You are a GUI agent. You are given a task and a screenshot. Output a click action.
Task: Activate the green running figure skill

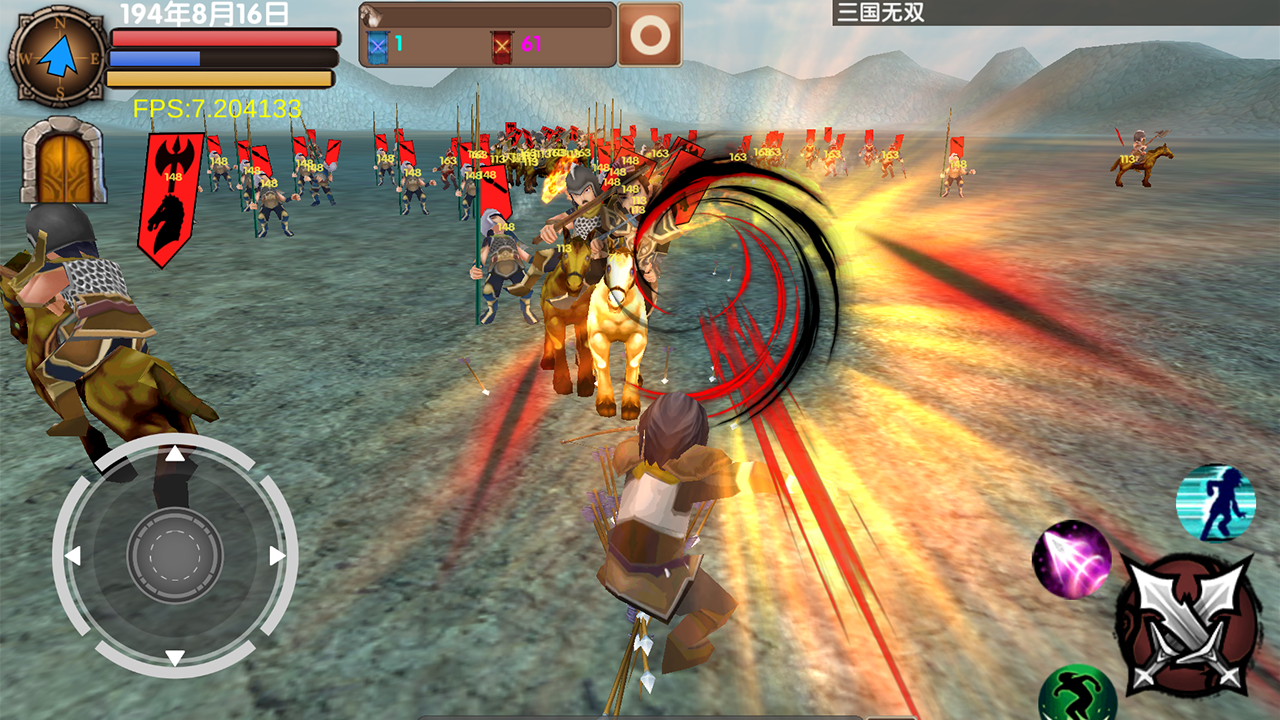point(1077,694)
